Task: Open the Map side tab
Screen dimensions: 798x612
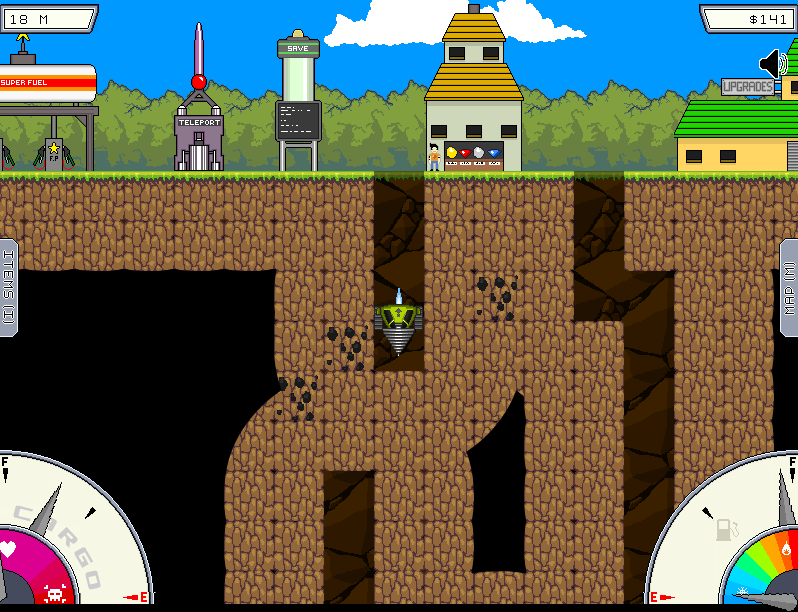Action: click(789, 287)
